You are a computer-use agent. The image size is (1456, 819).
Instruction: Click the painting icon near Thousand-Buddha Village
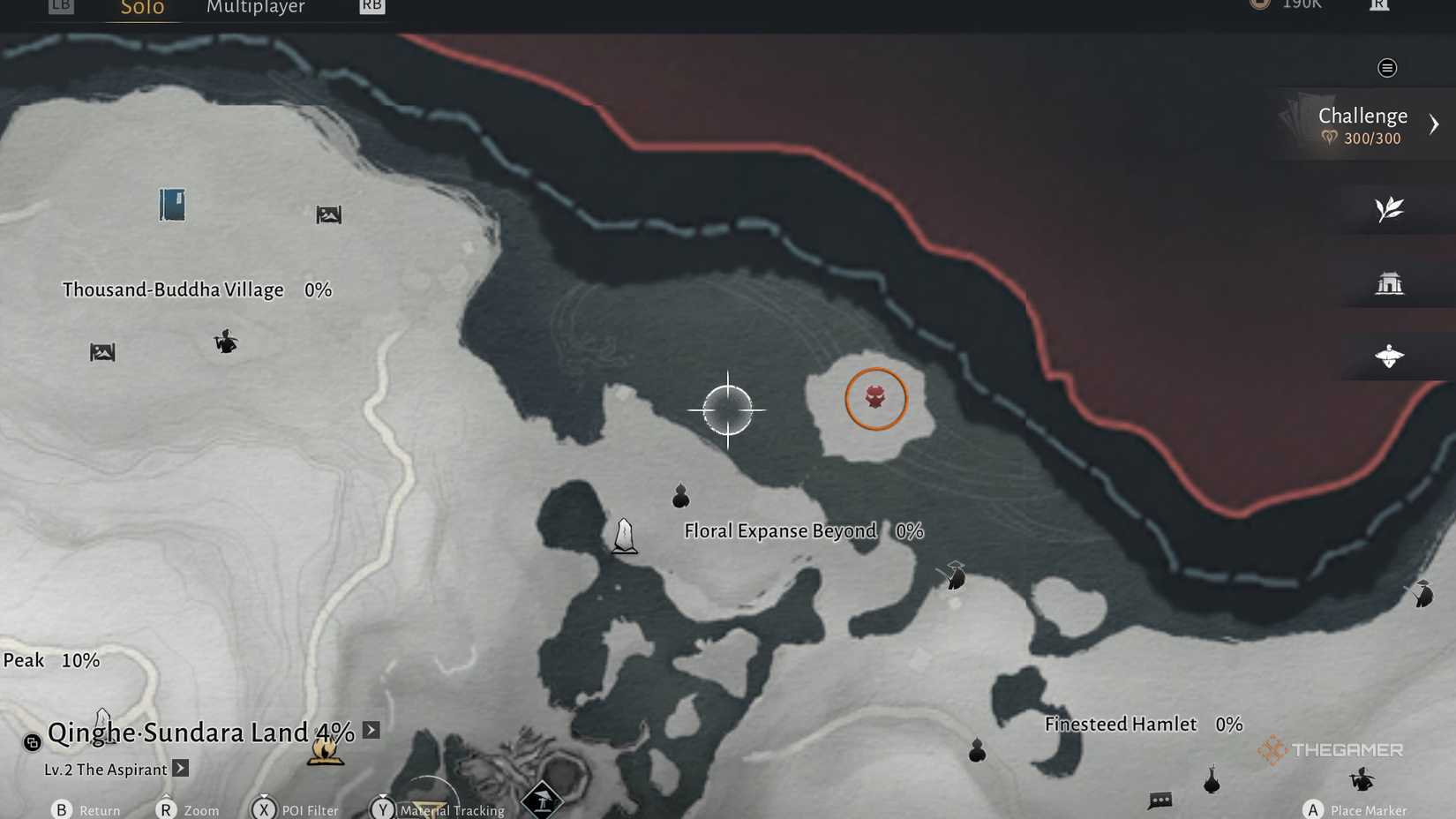tap(328, 214)
